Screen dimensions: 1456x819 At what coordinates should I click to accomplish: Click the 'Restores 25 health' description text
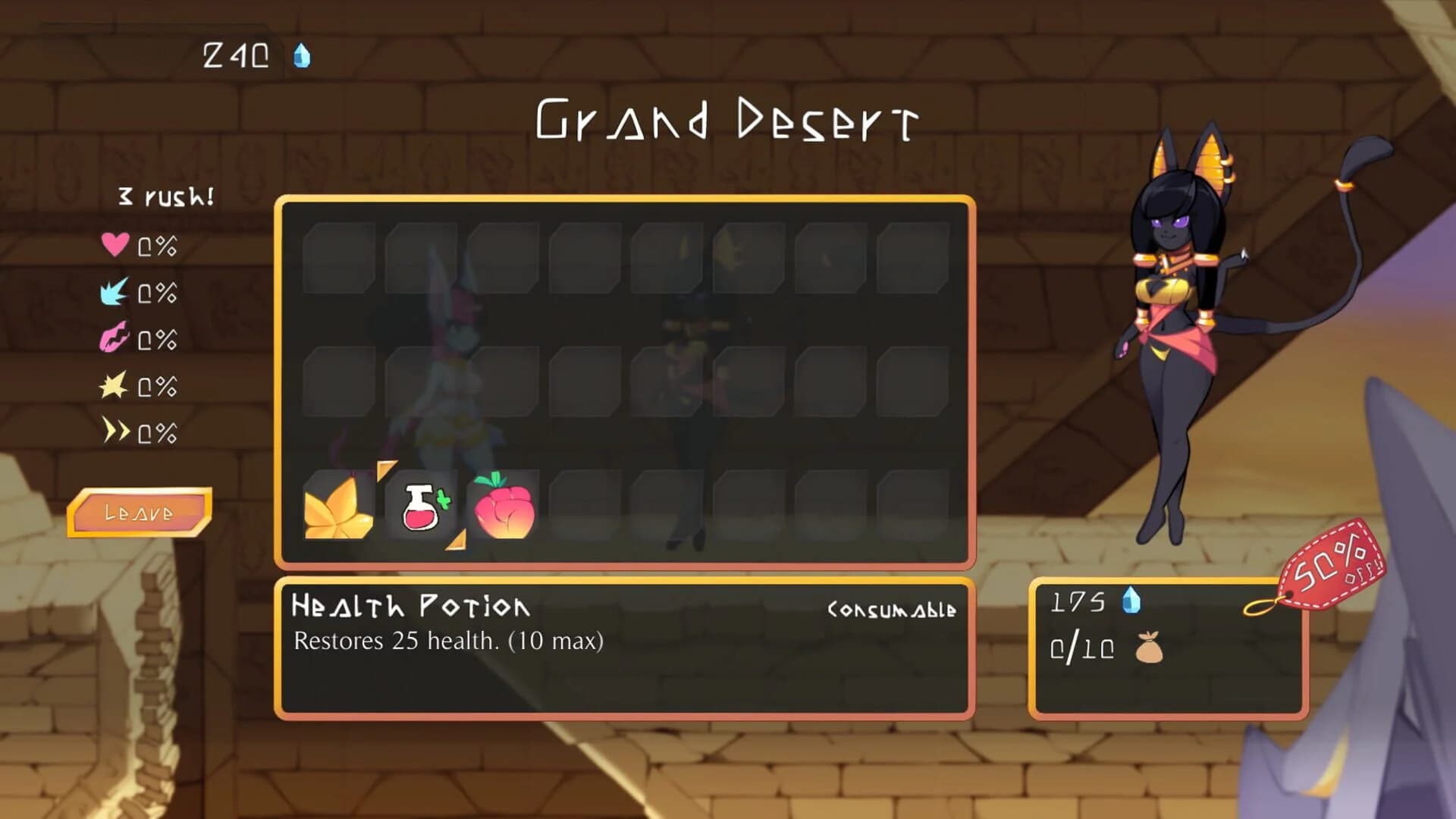pos(447,641)
